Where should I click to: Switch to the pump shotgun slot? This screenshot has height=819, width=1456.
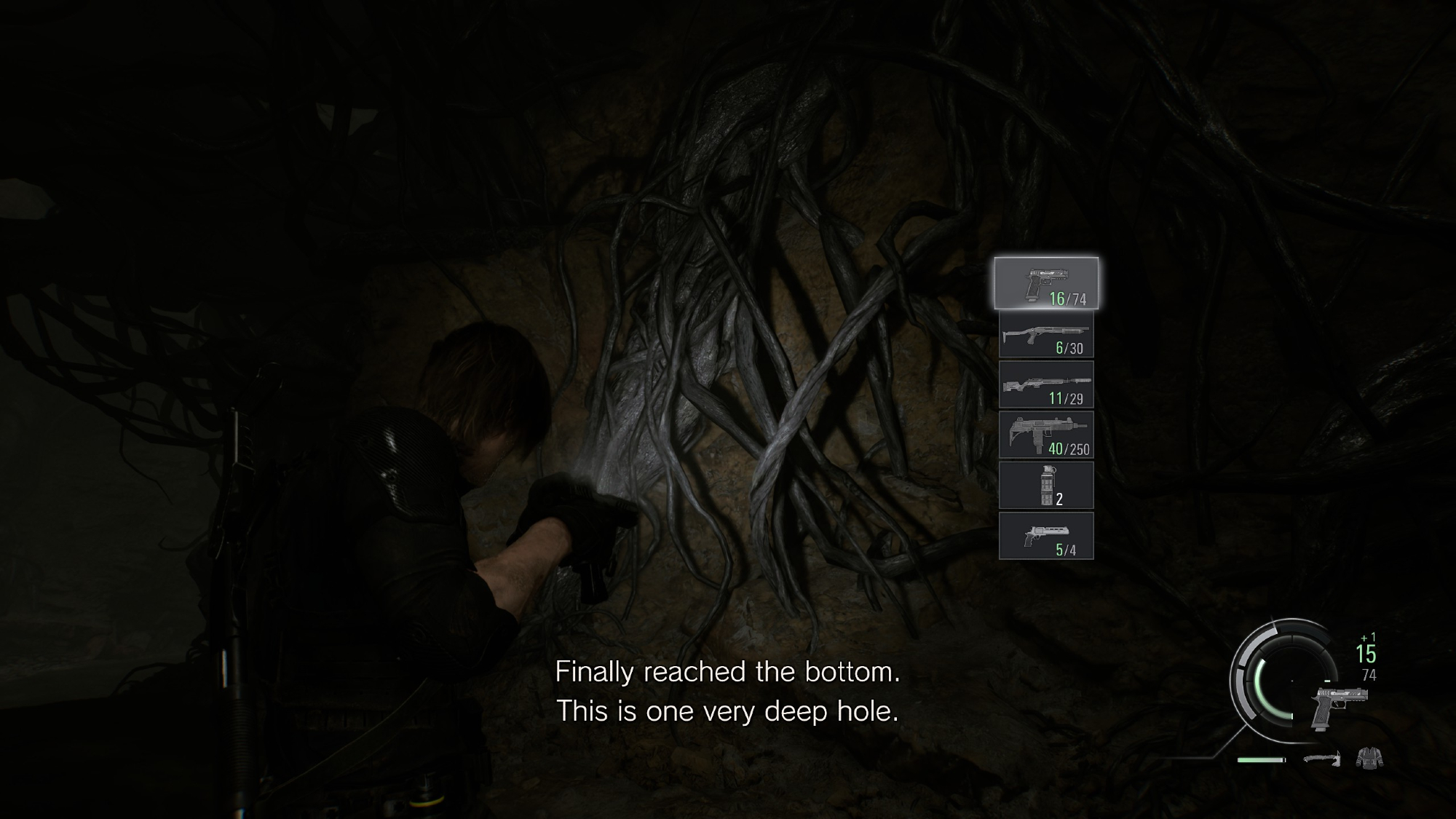point(1046,336)
